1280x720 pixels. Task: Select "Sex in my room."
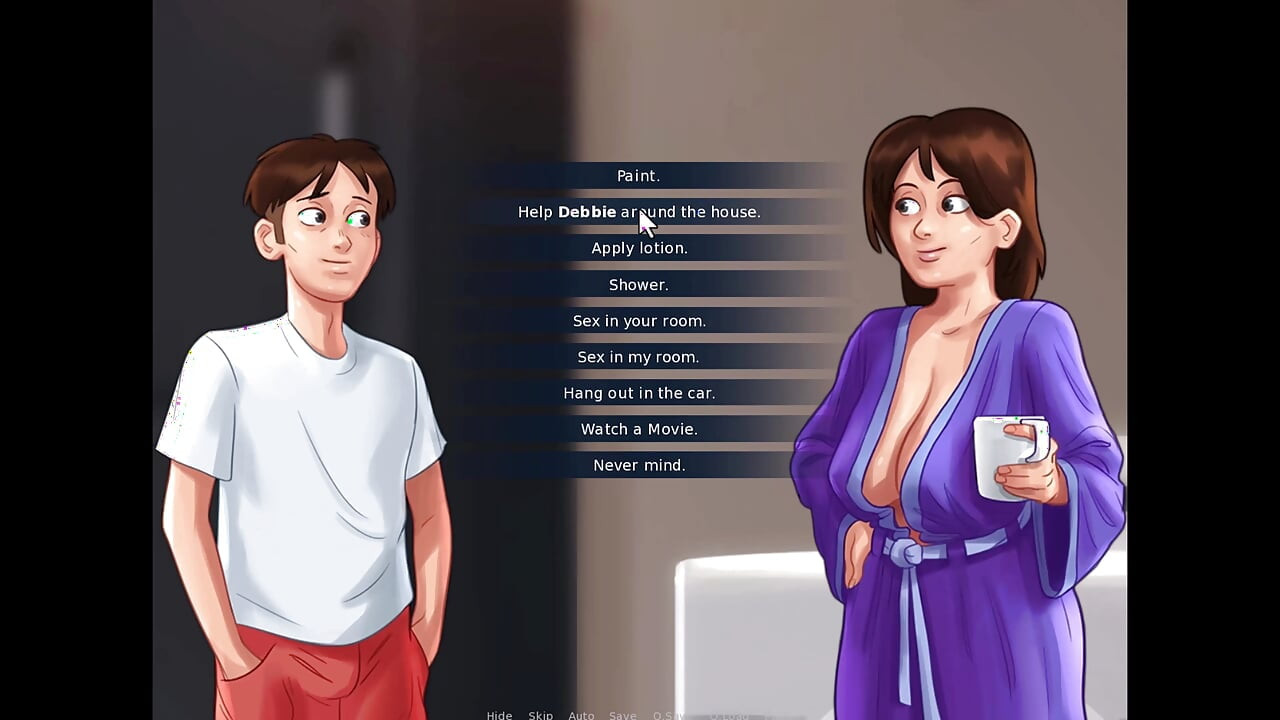(639, 356)
